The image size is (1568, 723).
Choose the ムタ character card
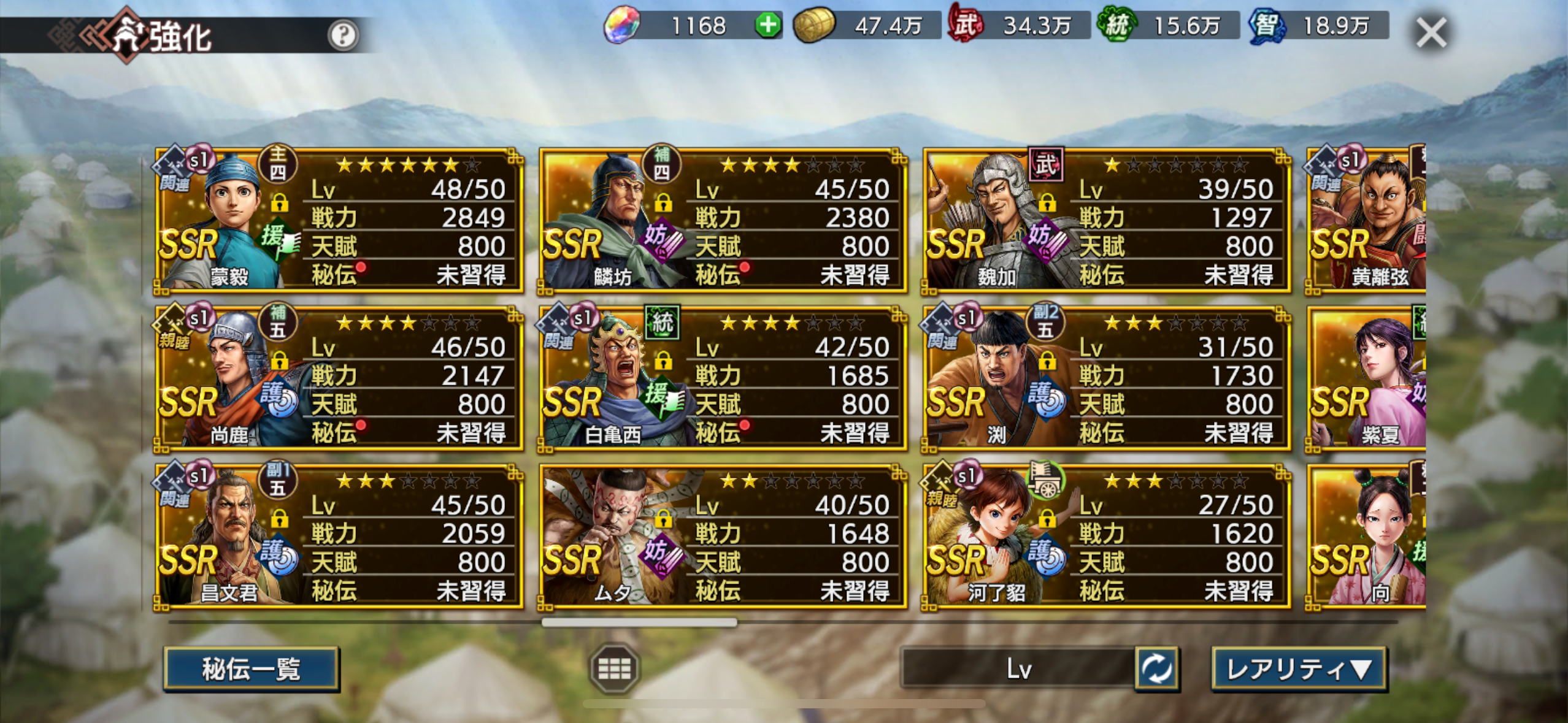pos(723,537)
